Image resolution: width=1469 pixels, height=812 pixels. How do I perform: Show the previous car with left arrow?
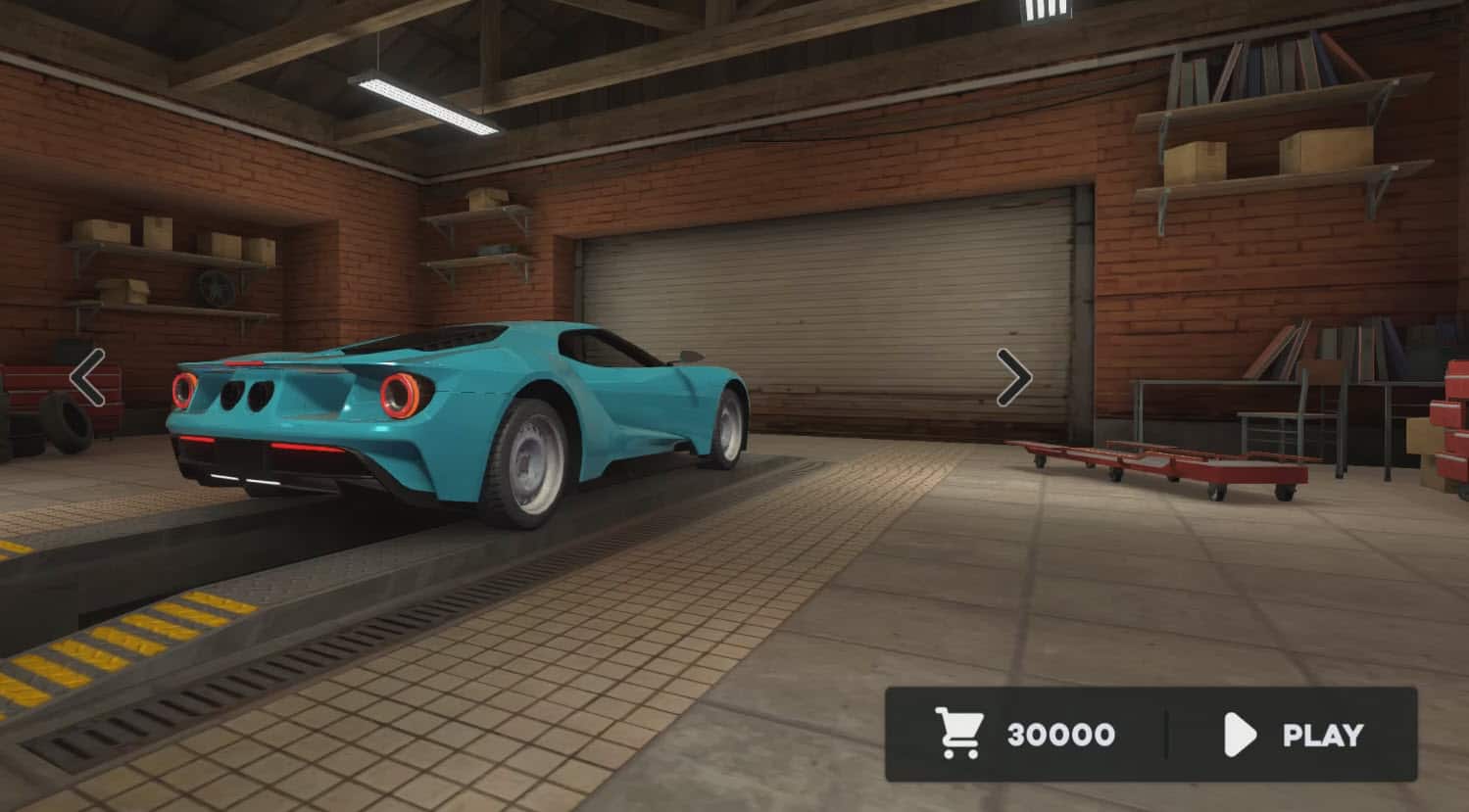(x=88, y=377)
